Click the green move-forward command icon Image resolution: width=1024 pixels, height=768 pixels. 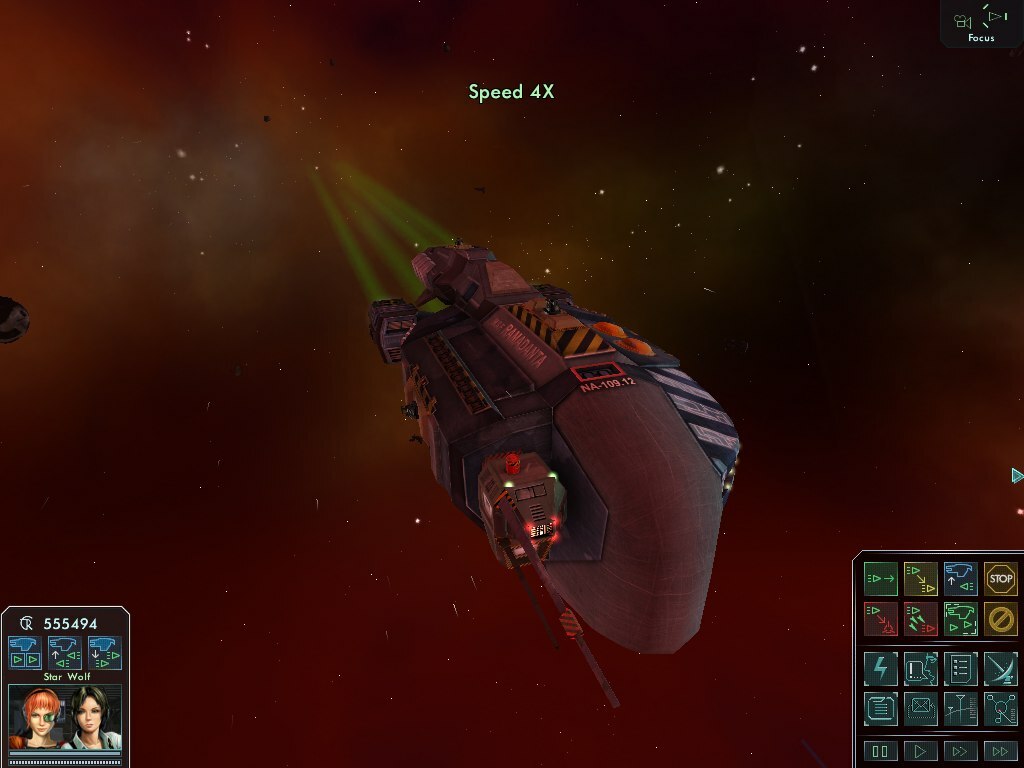881,578
